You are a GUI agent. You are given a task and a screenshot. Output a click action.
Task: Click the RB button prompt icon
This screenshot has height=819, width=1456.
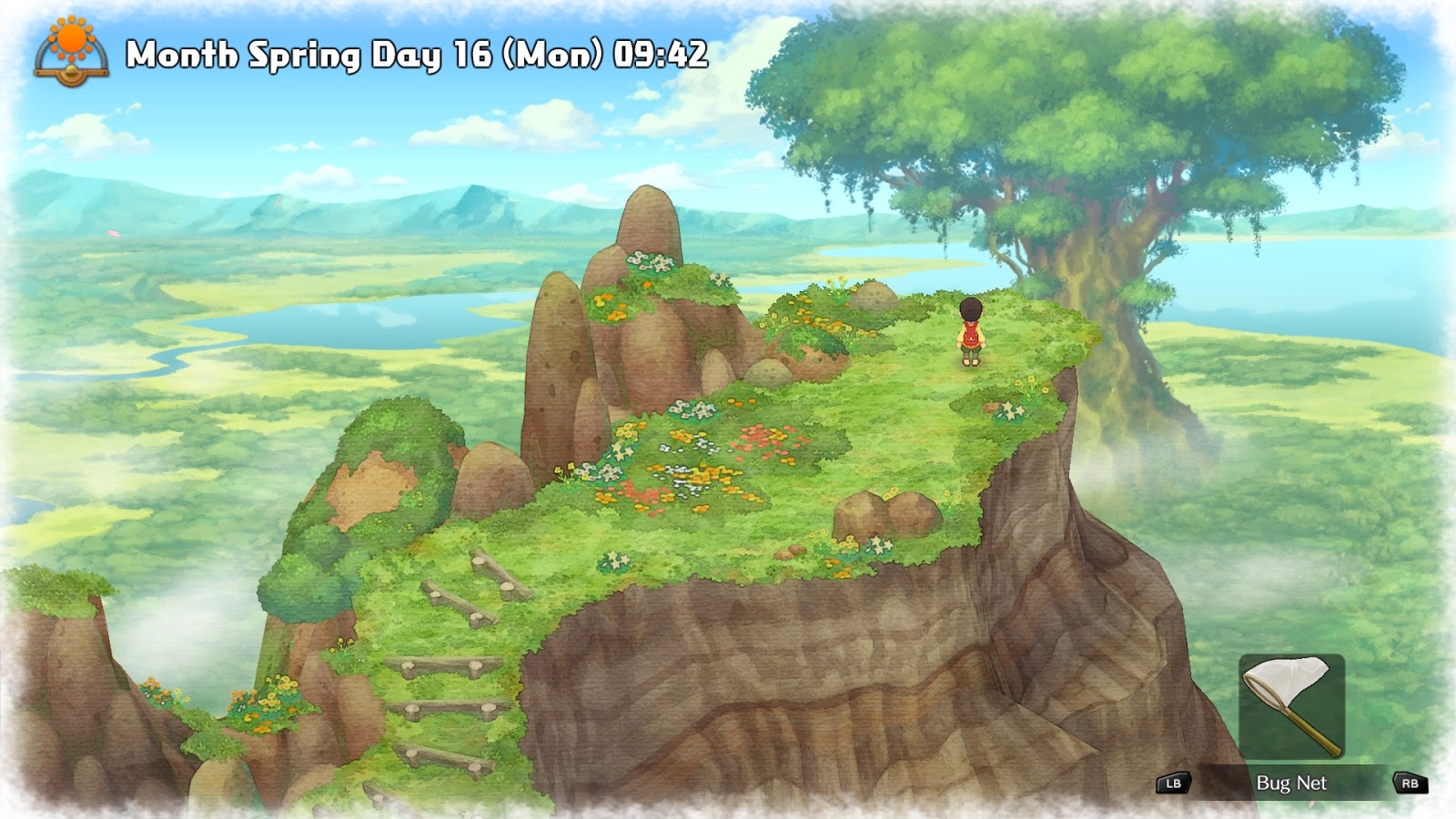1410,780
